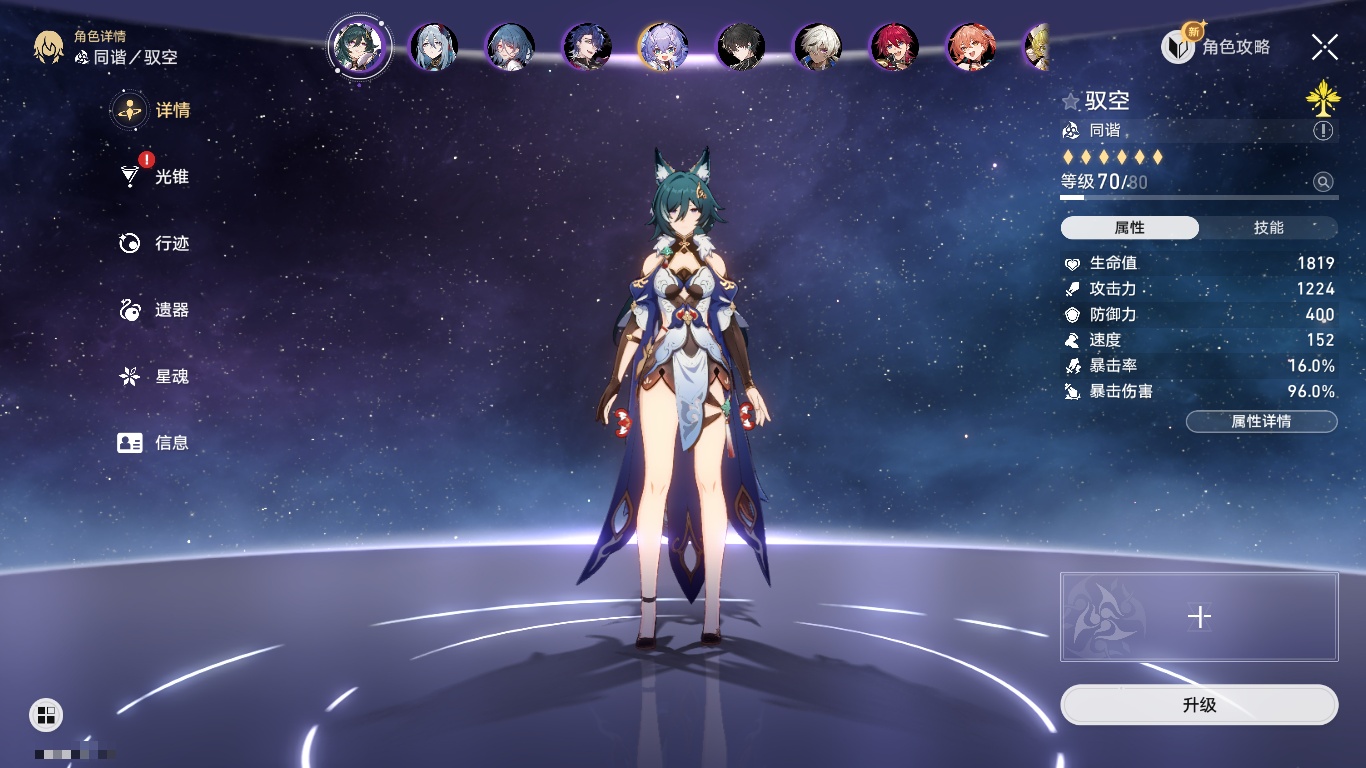Pick the white-haired dark-skinned character portrait
1366x768 pixels.
818,47
